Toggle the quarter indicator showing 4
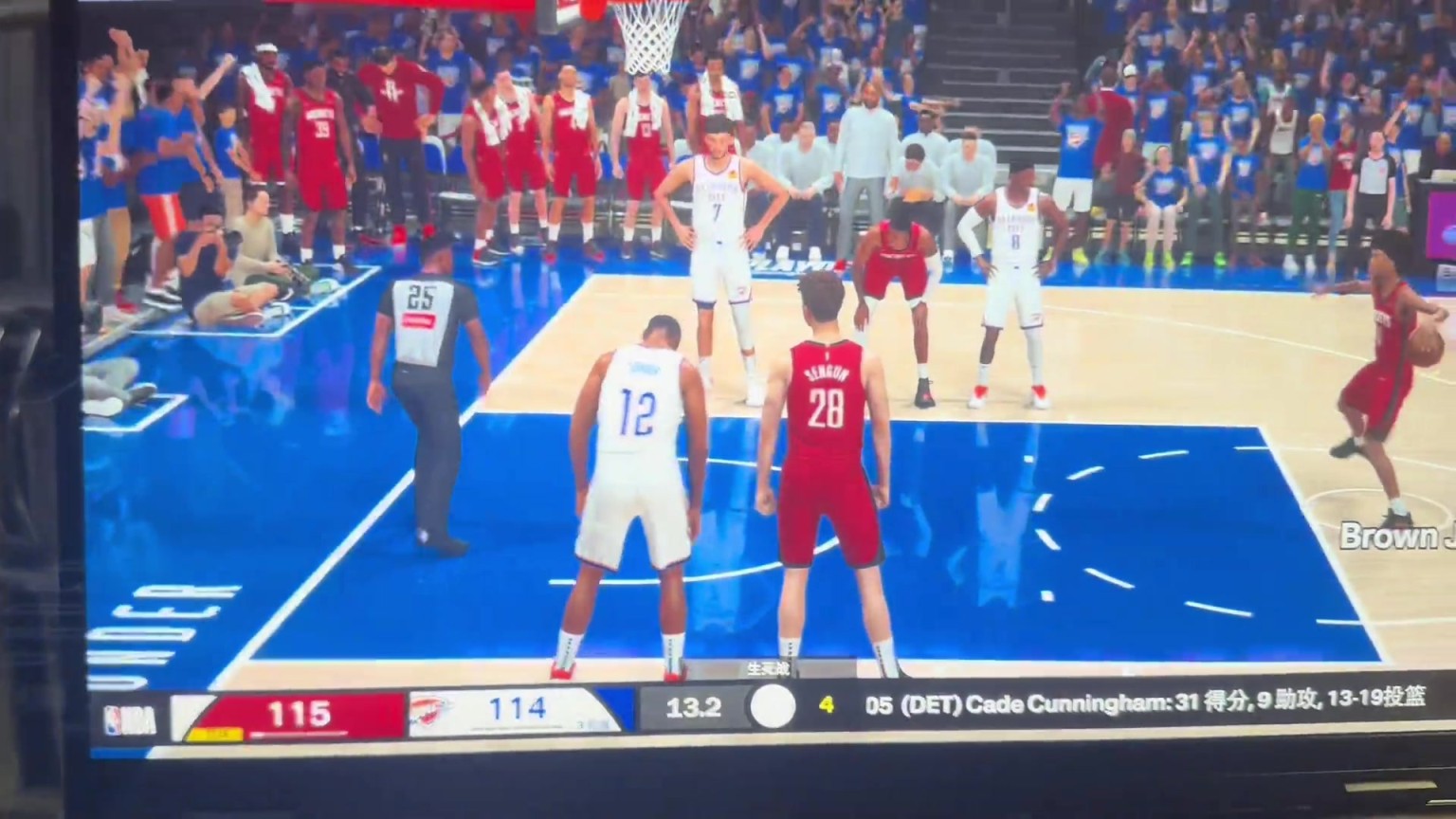This screenshot has height=819, width=1456. 827,707
